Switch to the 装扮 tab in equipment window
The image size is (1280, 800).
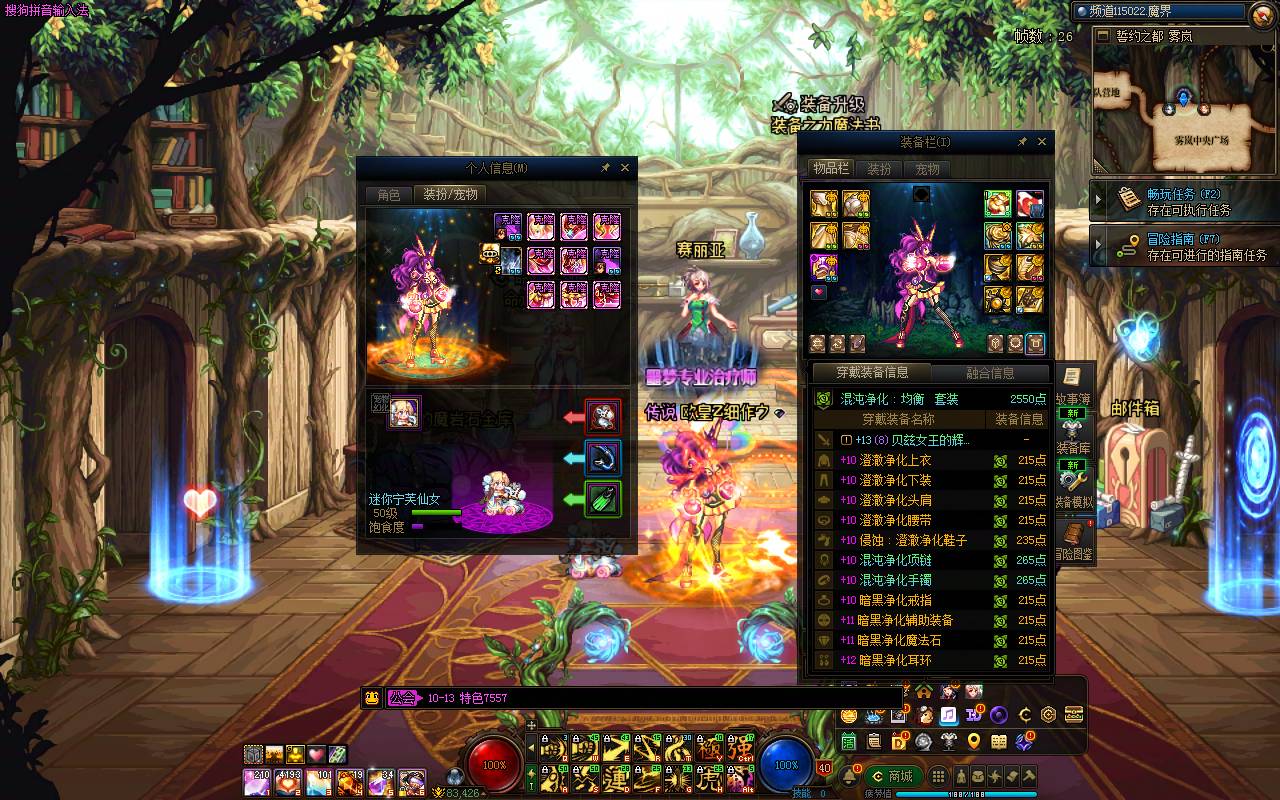(x=879, y=169)
